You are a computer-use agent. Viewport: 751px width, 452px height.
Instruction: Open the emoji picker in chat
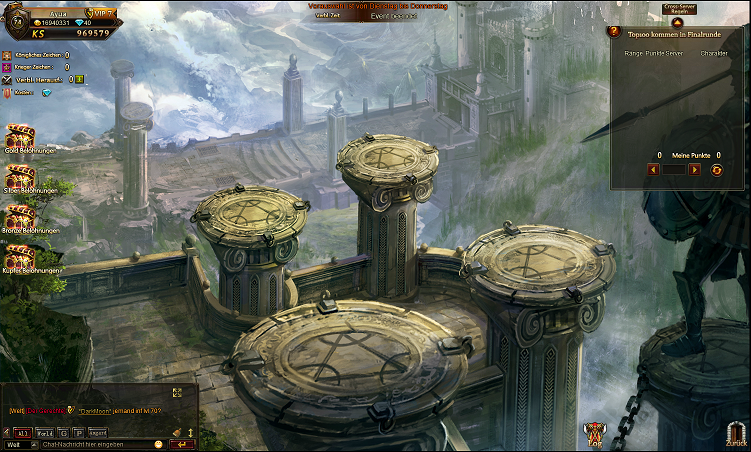tap(158, 444)
